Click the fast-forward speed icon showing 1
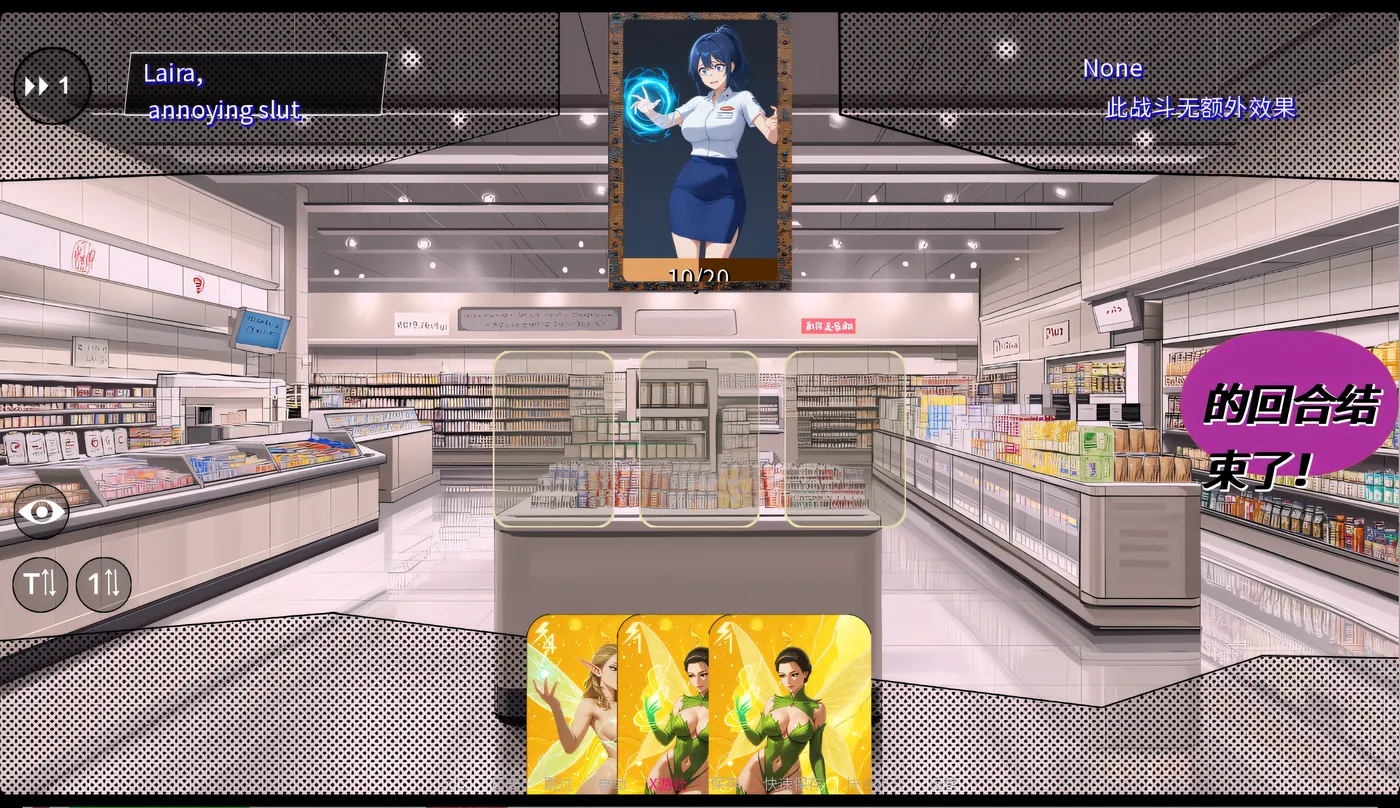This screenshot has width=1400, height=808. coord(52,85)
